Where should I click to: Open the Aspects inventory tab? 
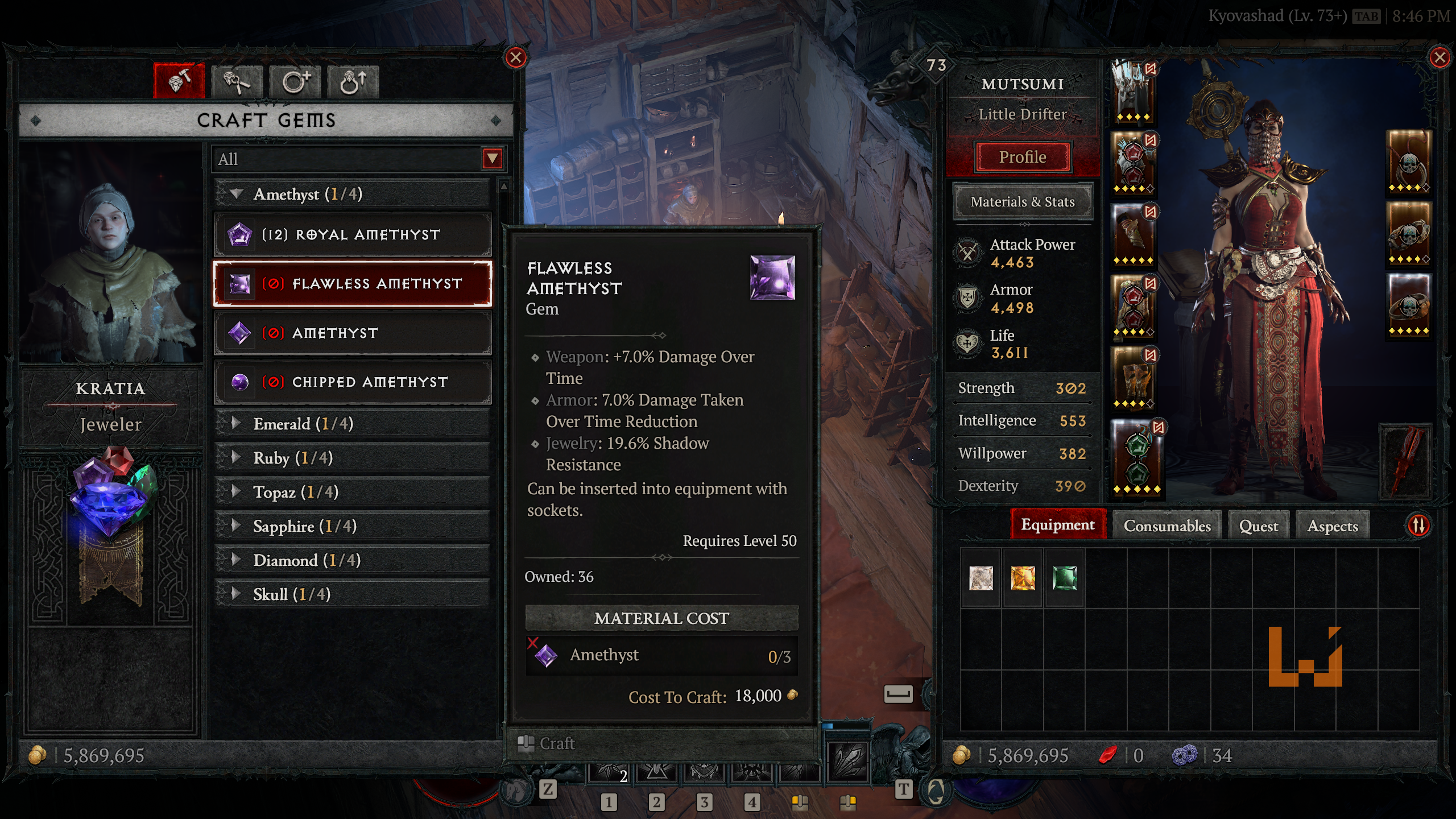coord(1332,526)
